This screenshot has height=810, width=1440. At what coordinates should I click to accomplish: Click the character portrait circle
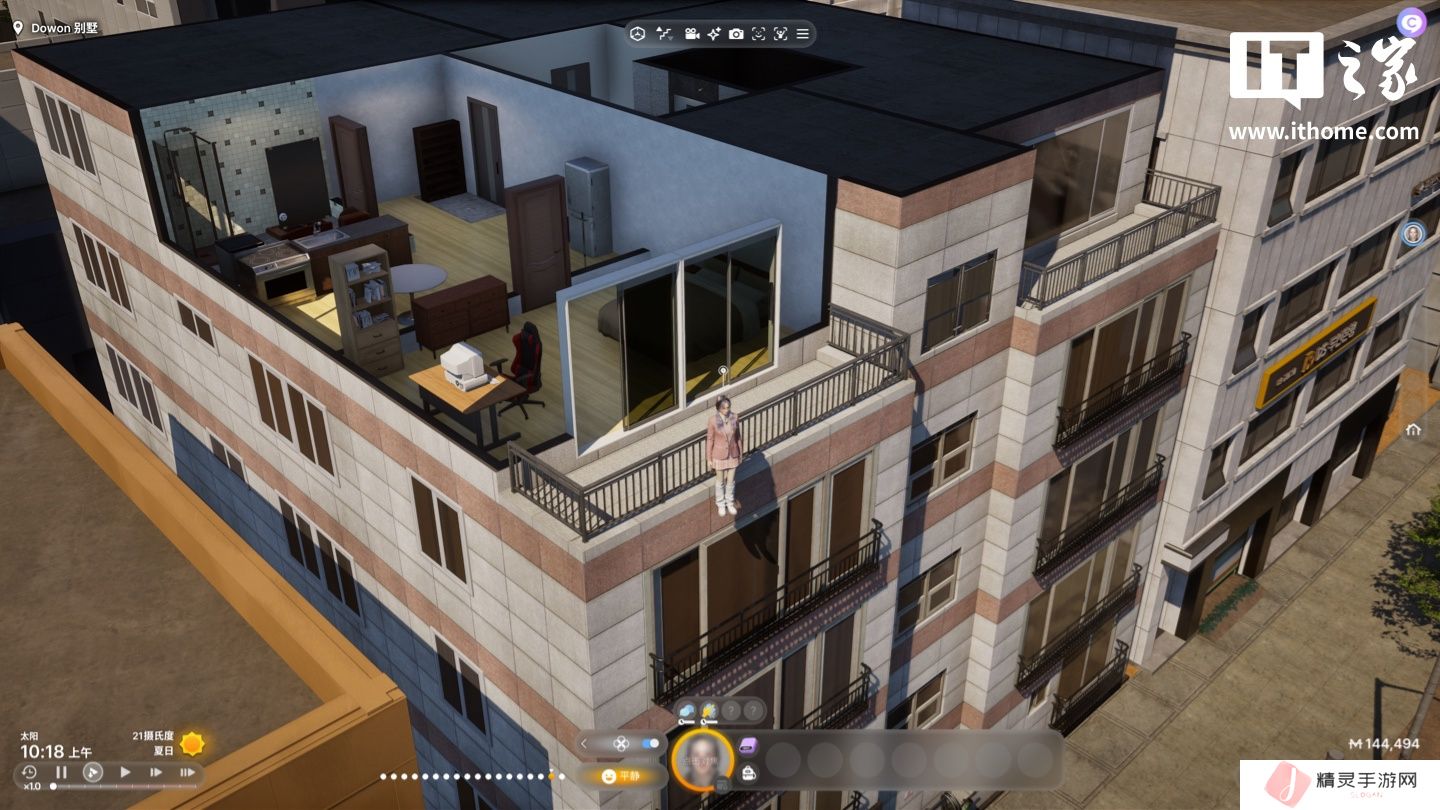(702, 759)
